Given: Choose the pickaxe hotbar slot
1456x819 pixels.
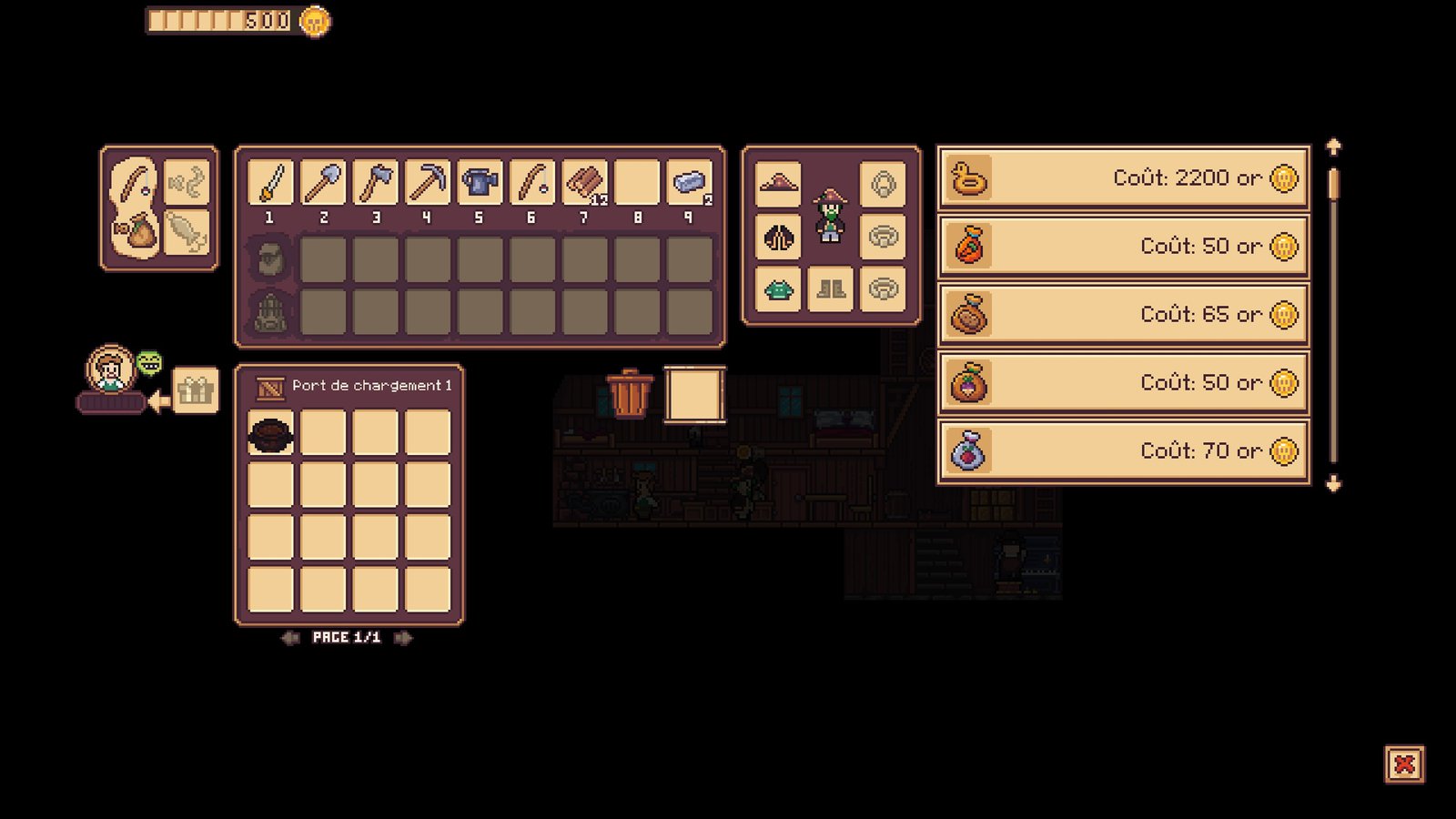Looking at the screenshot, I should 427,183.
